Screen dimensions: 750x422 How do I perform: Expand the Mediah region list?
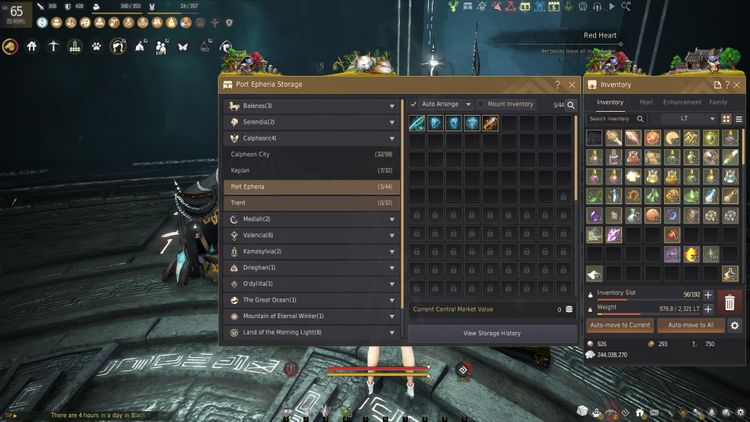click(311, 219)
